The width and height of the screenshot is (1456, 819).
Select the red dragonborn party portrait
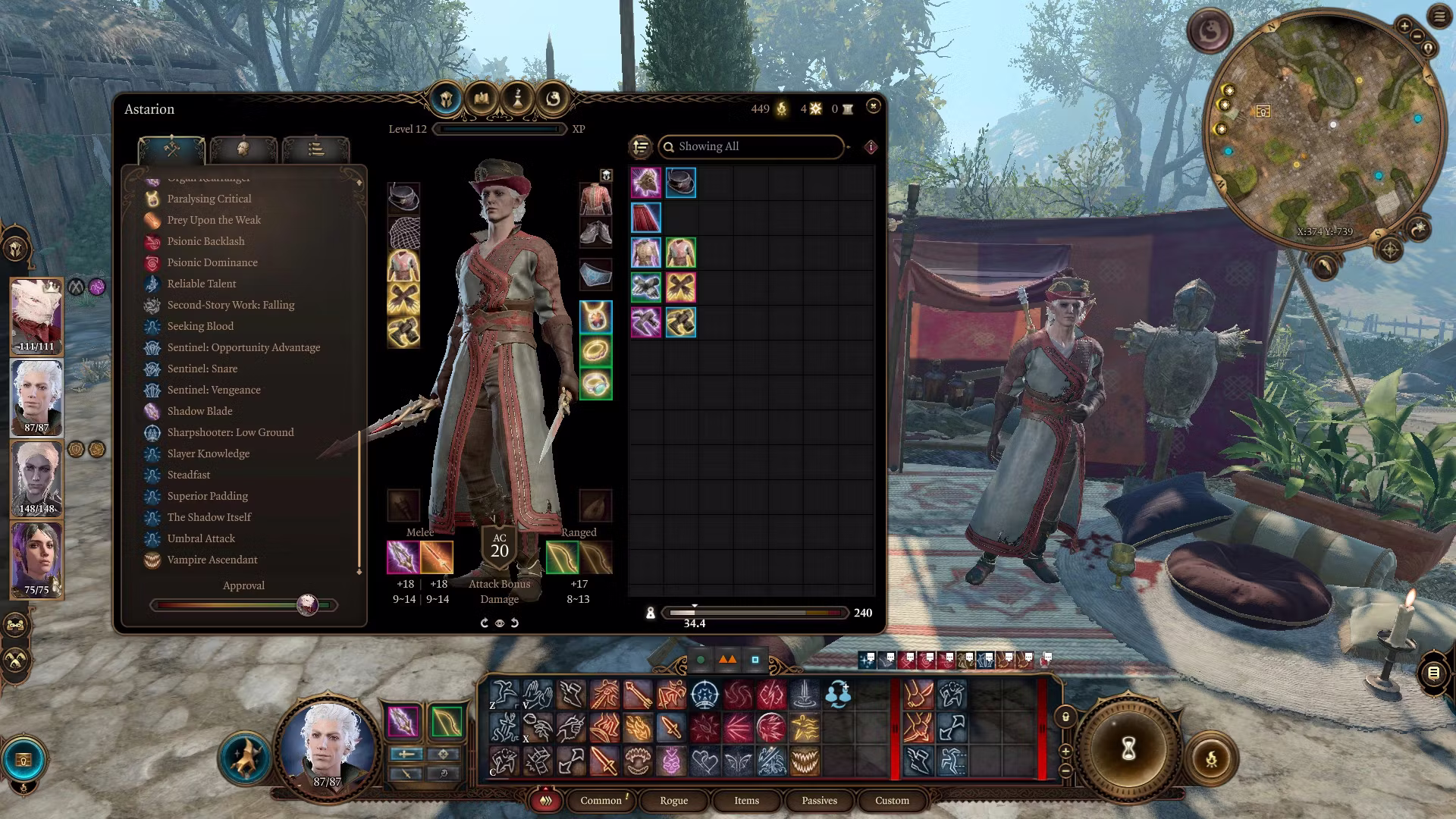coord(36,315)
